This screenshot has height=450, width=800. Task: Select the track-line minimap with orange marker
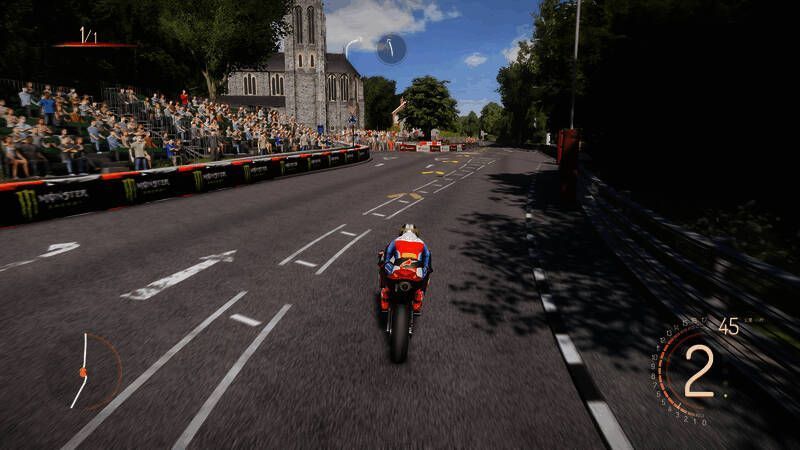(84, 371)
